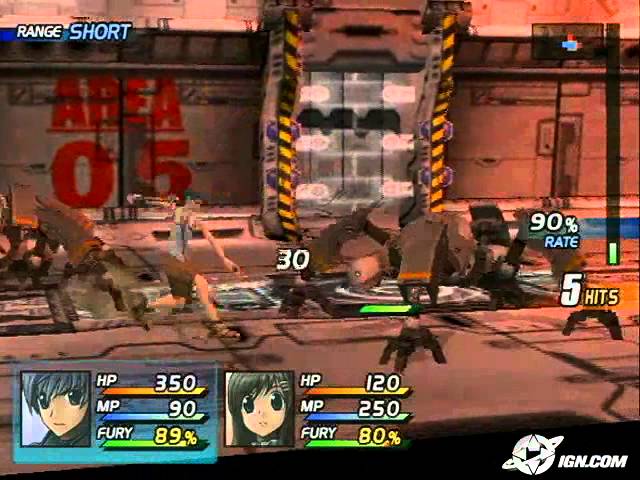
Task: Select the blue-haired character portrait
Action: pos(55,408)
